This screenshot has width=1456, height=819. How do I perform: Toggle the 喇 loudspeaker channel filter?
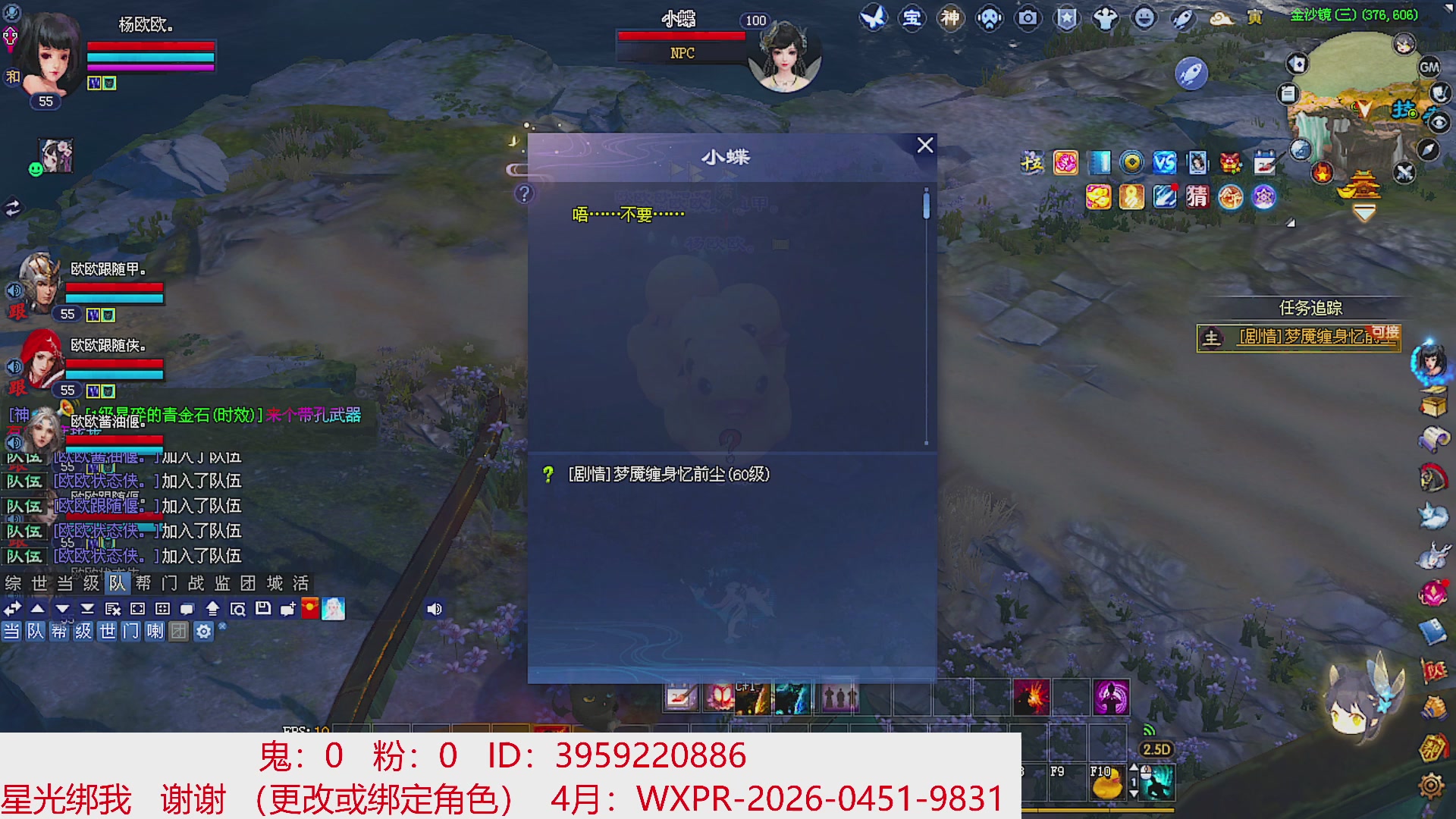[156, 631]
